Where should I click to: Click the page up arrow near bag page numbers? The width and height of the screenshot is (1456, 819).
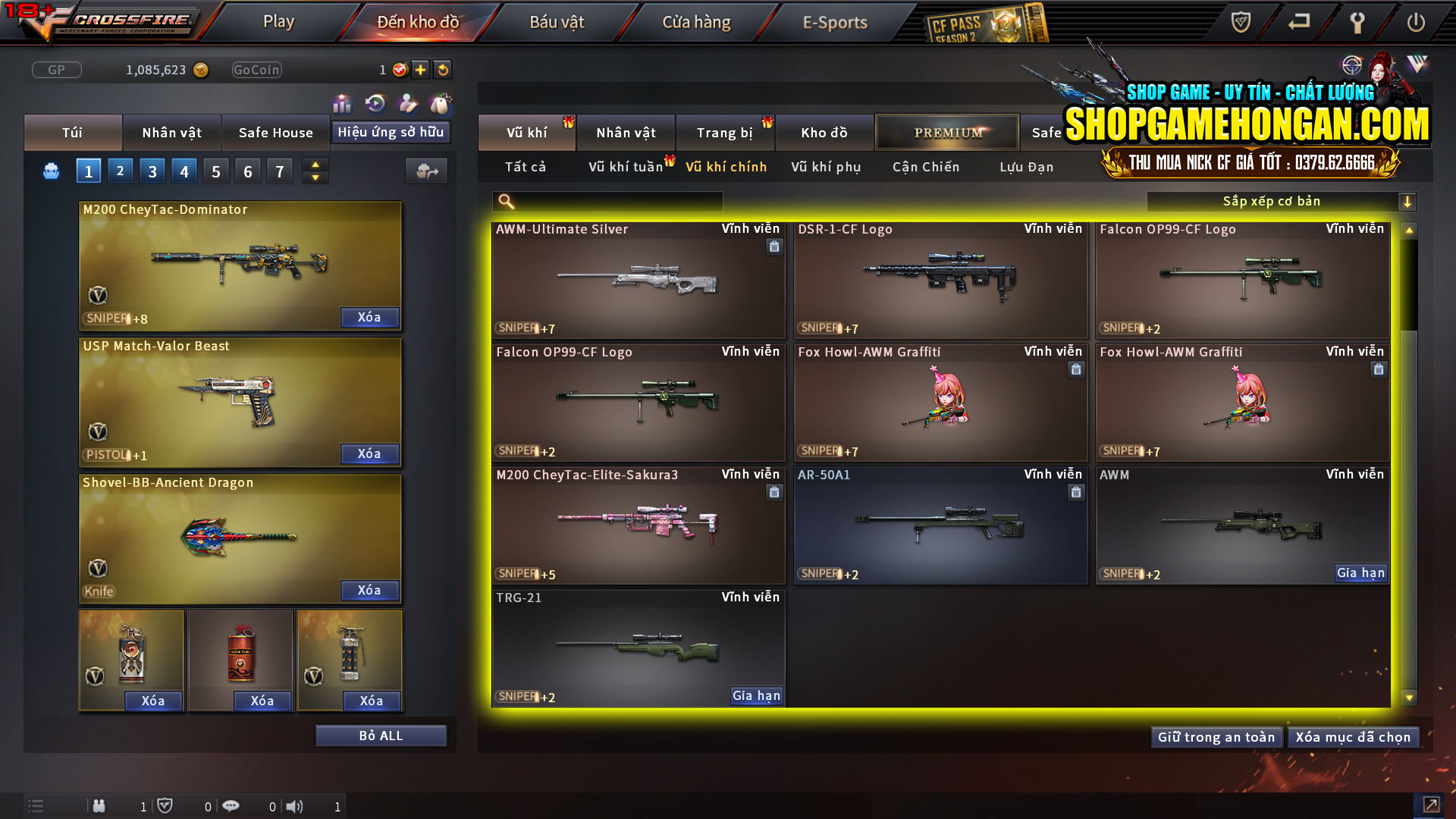tap(315, 165)
